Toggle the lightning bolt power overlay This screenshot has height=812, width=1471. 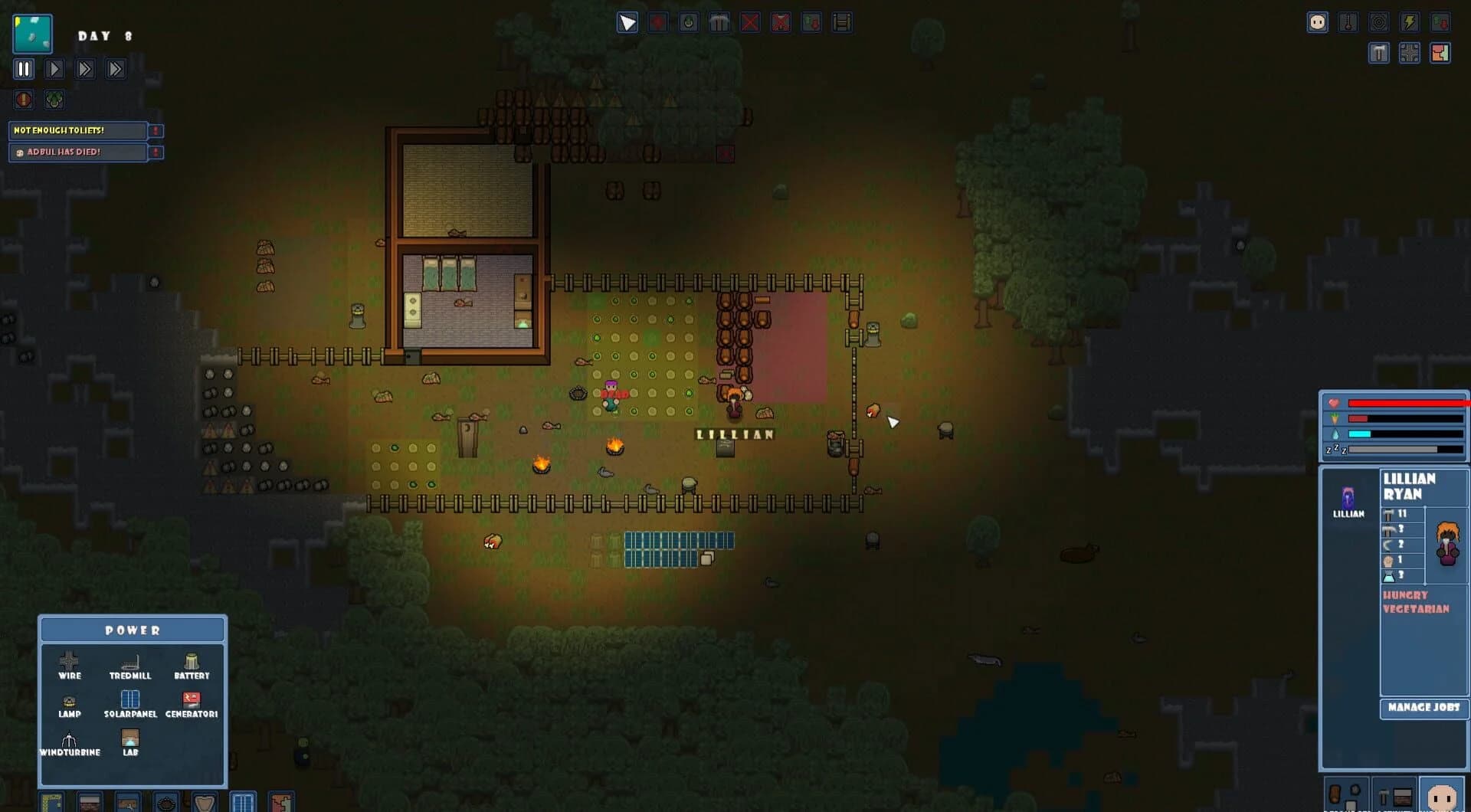pyautogui.click(x=1409, y=22)
